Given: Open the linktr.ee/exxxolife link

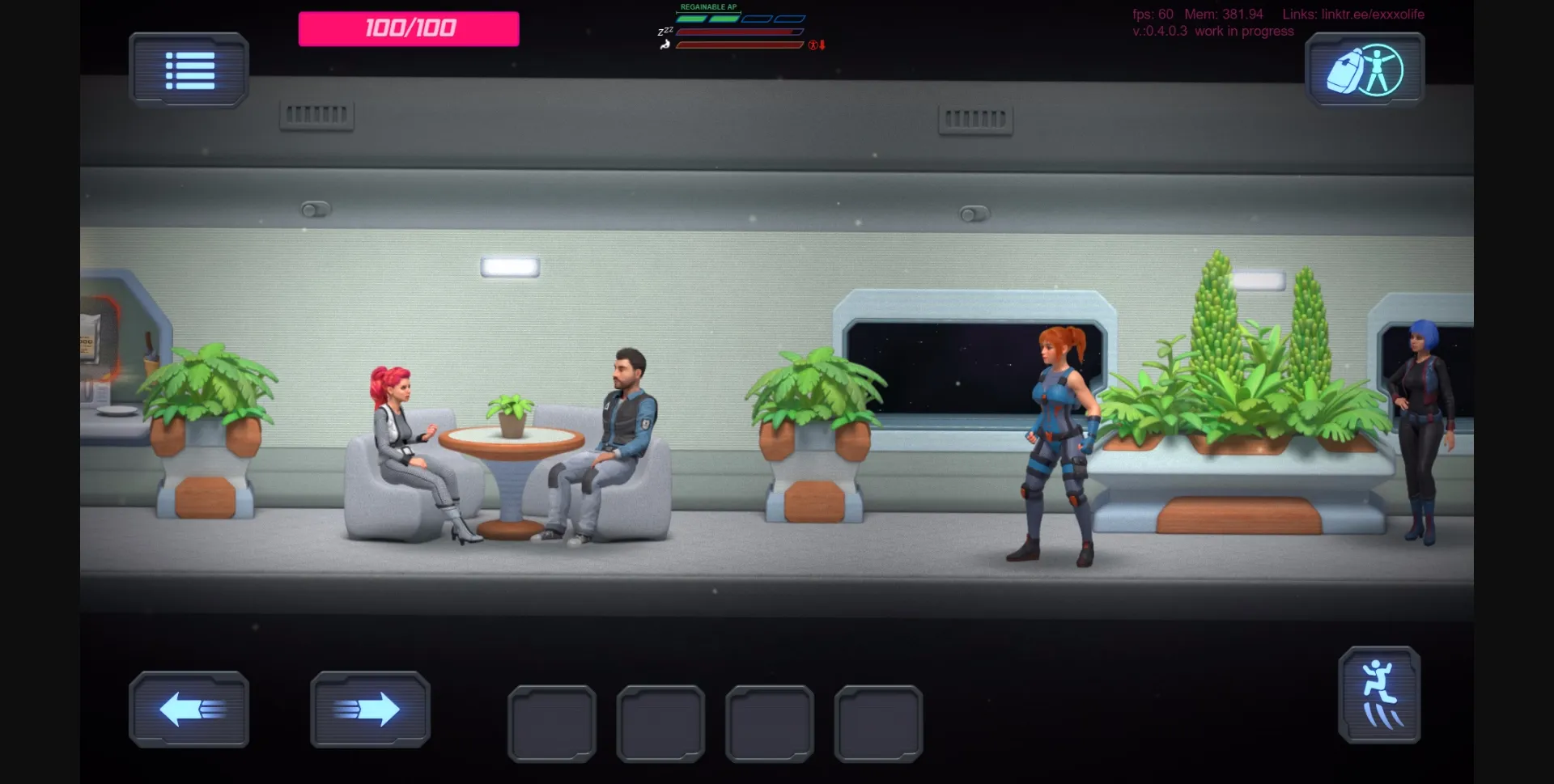Looking at the screenshot, I should coord(1373,14).
